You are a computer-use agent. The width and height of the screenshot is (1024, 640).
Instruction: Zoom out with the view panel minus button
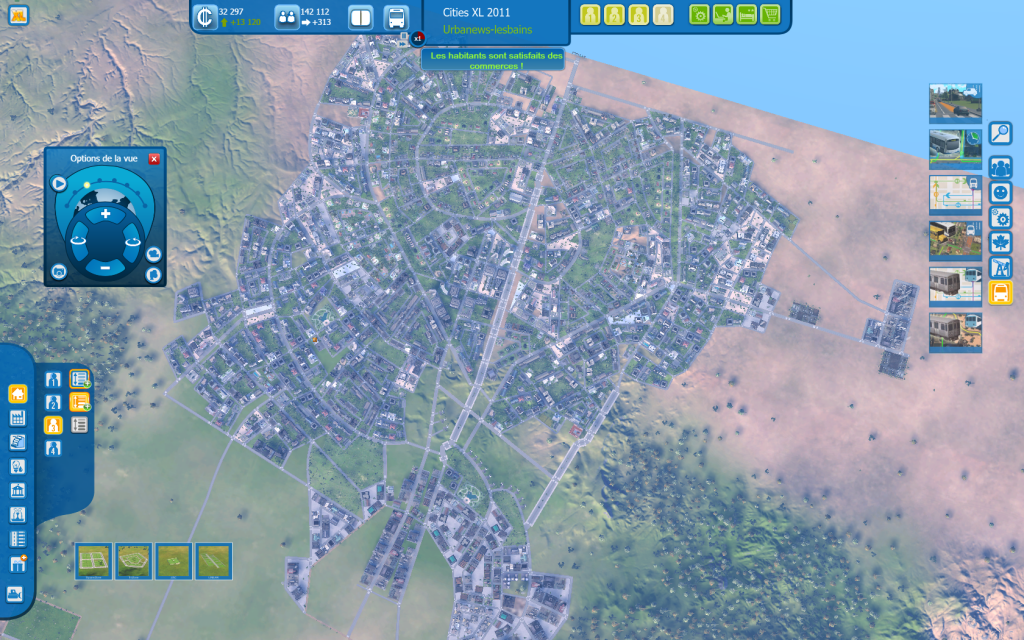pyautogui.click(x=105, y=267)
